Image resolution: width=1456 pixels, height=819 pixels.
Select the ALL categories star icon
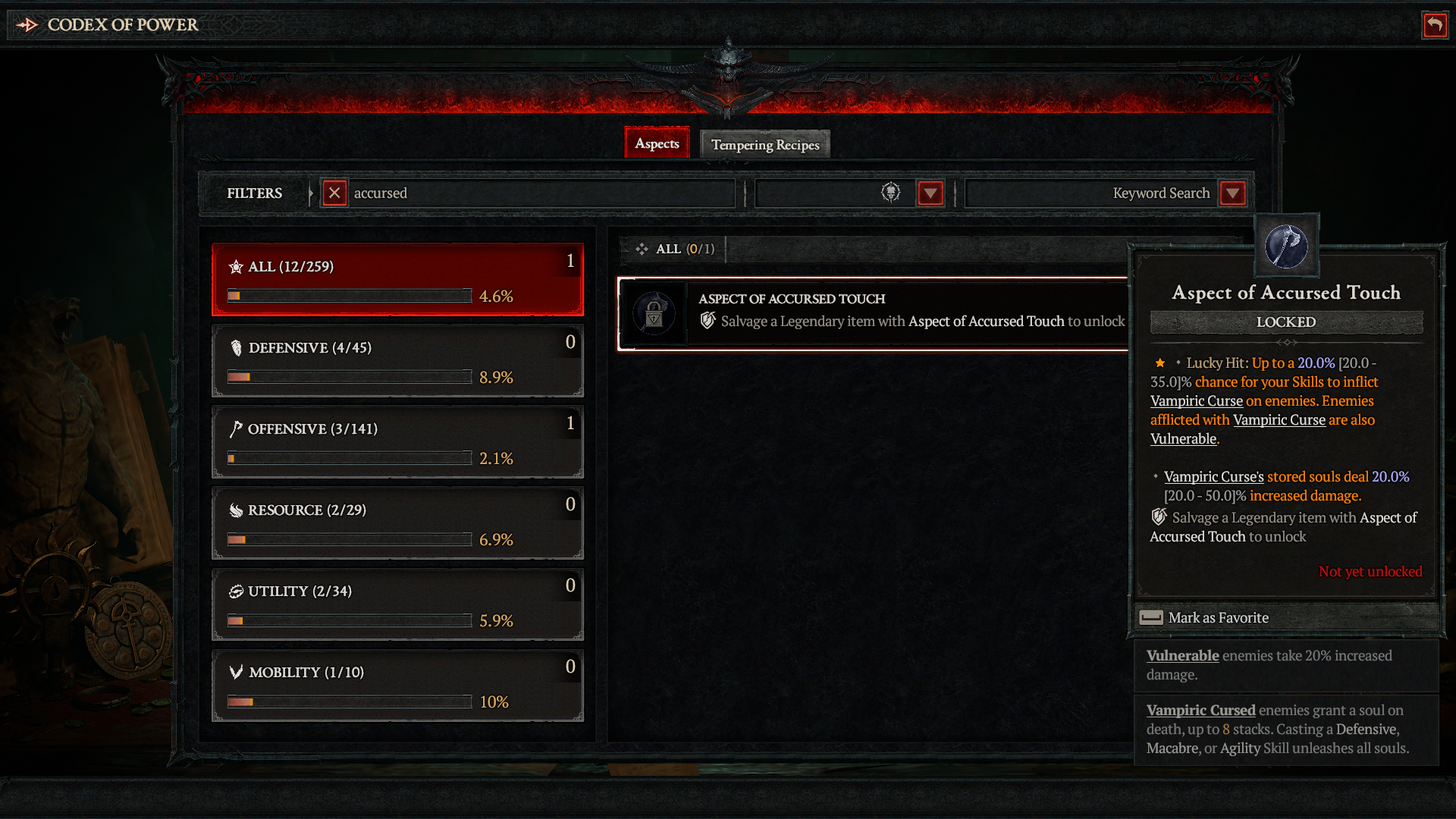point(237,266)
